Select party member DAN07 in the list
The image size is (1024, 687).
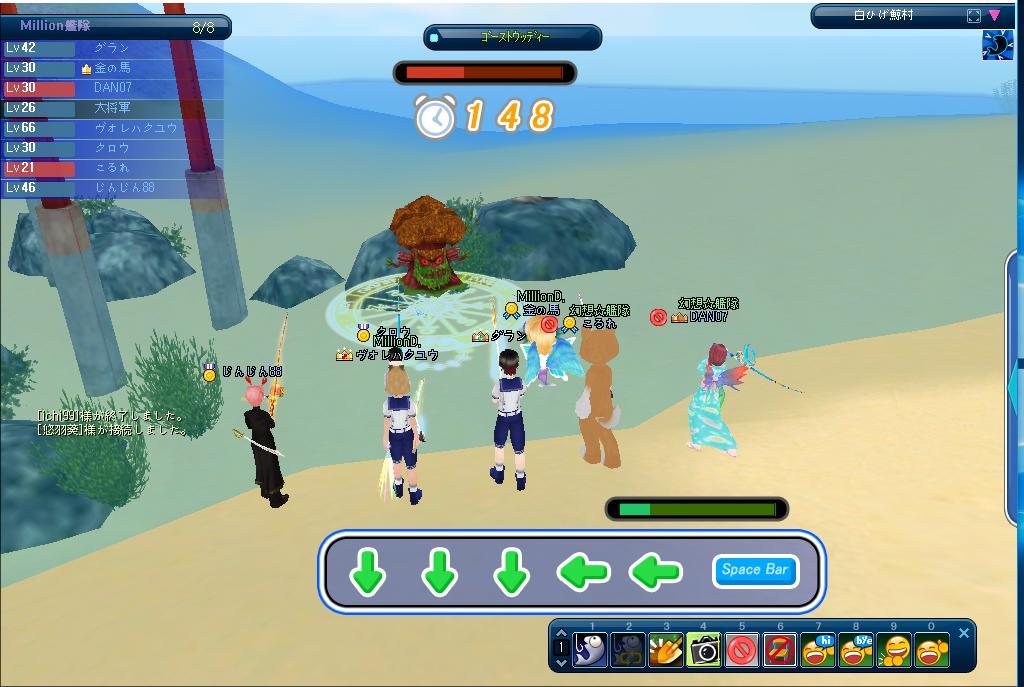point(112,88)
